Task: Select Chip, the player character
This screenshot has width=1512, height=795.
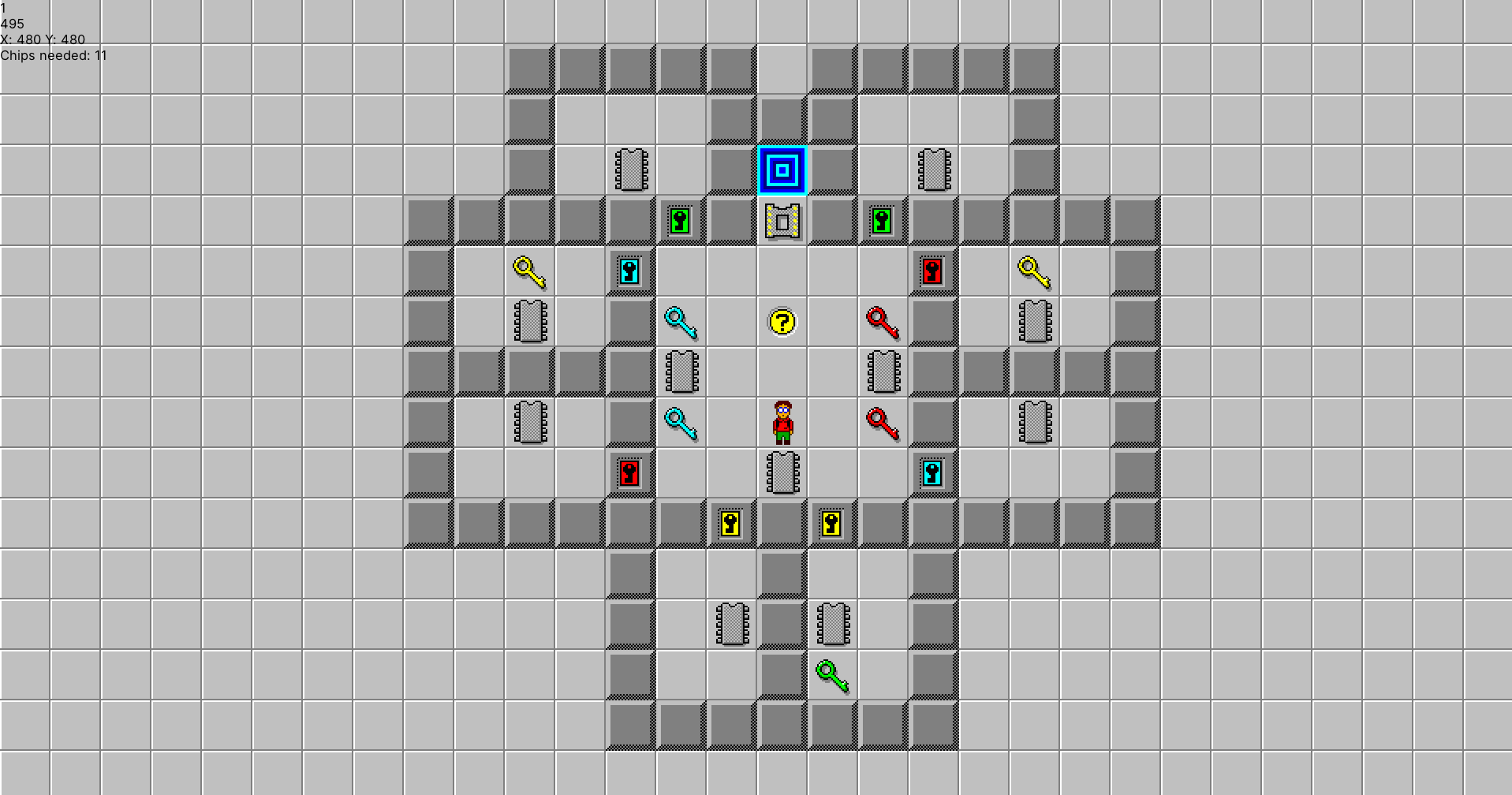Action: pos(782,424)
